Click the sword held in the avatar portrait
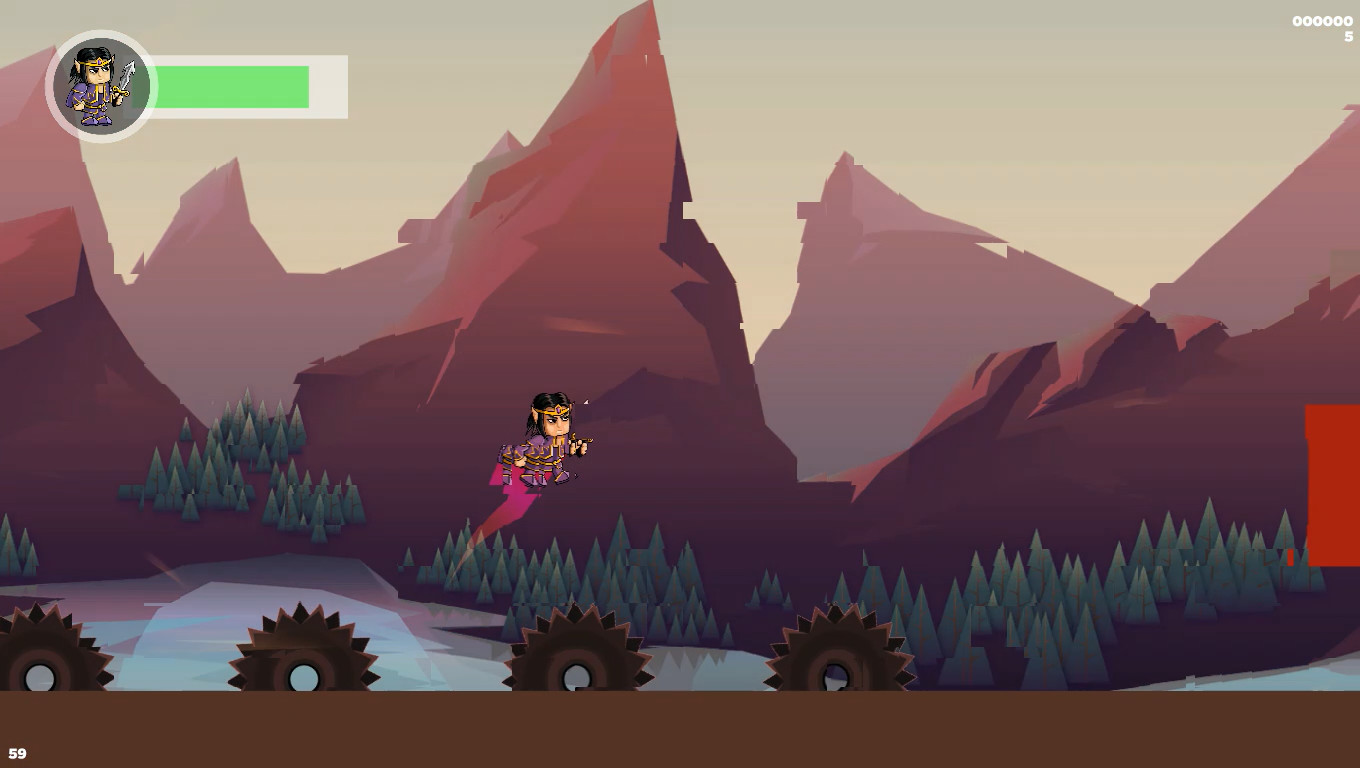This screenshot has width=1360, height=768. tap(127, 75)
